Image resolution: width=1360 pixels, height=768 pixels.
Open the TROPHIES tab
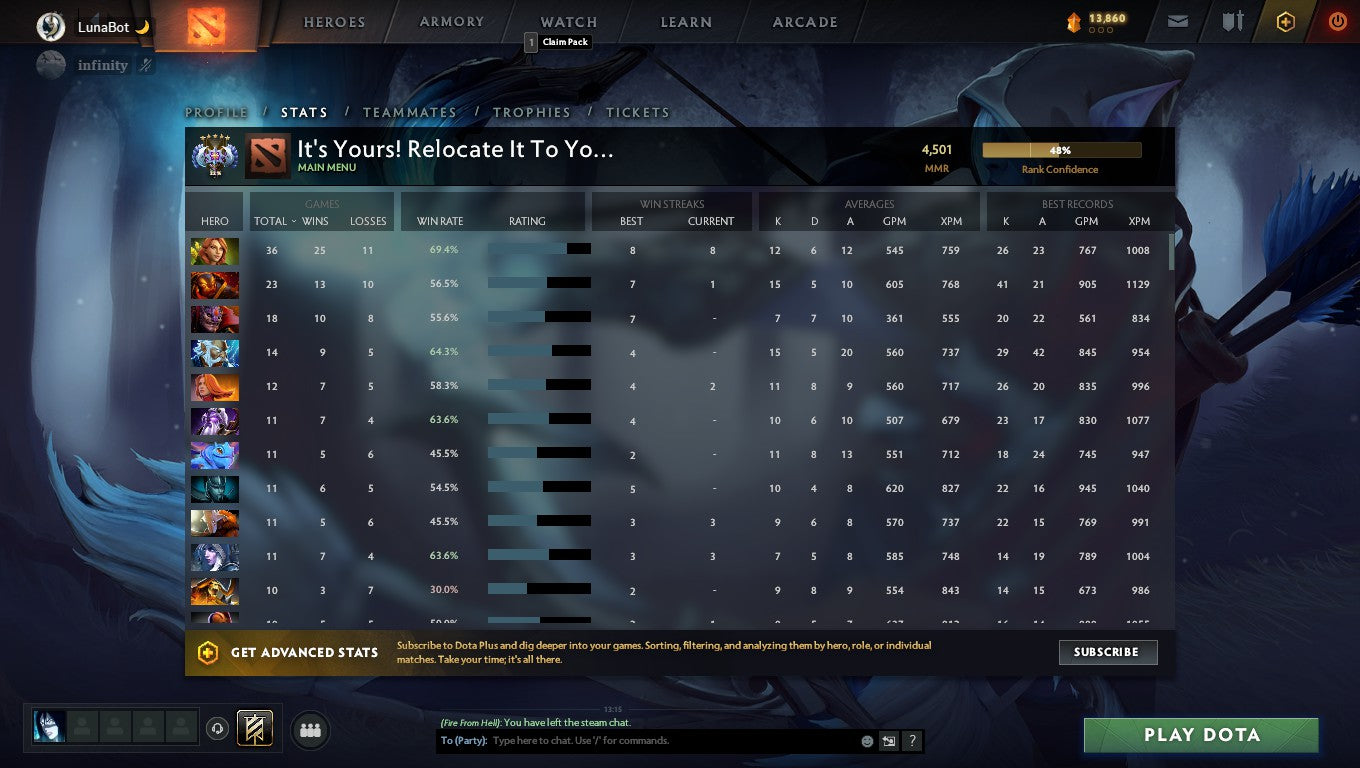coord(532,113)
